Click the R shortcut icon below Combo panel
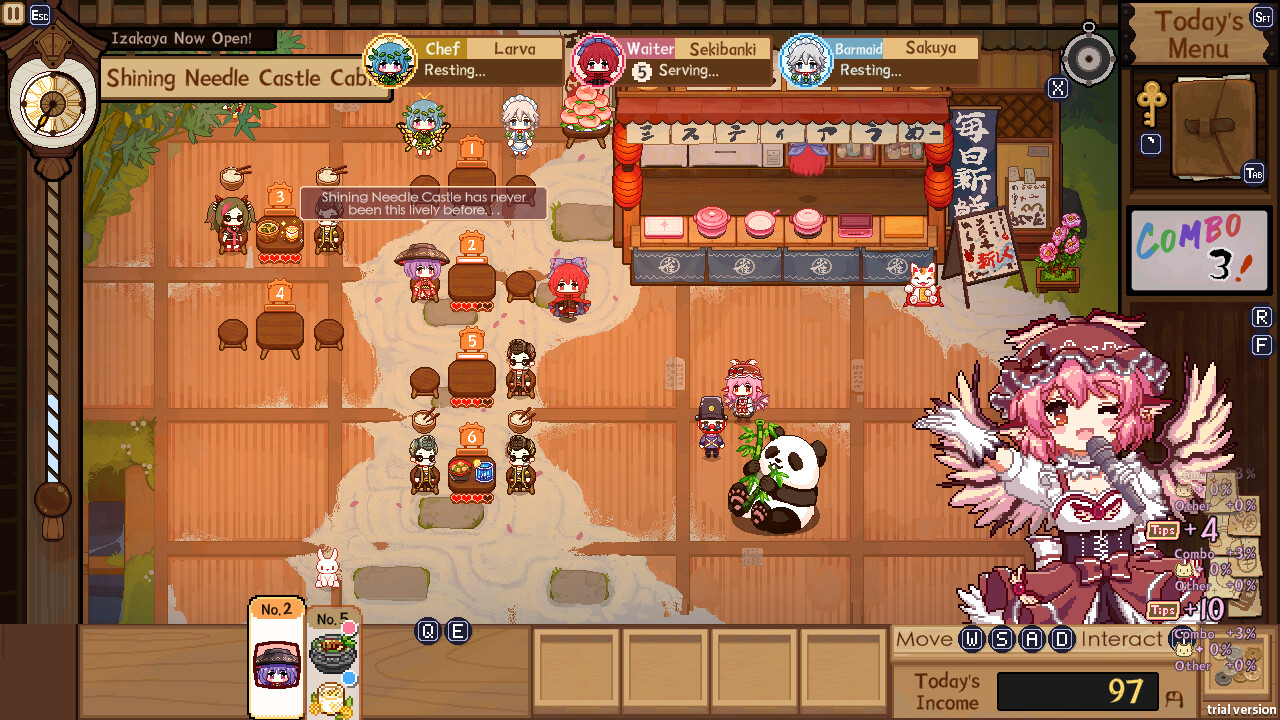Viewport: 1280px width, 720px height. [x=1260, y=317]
